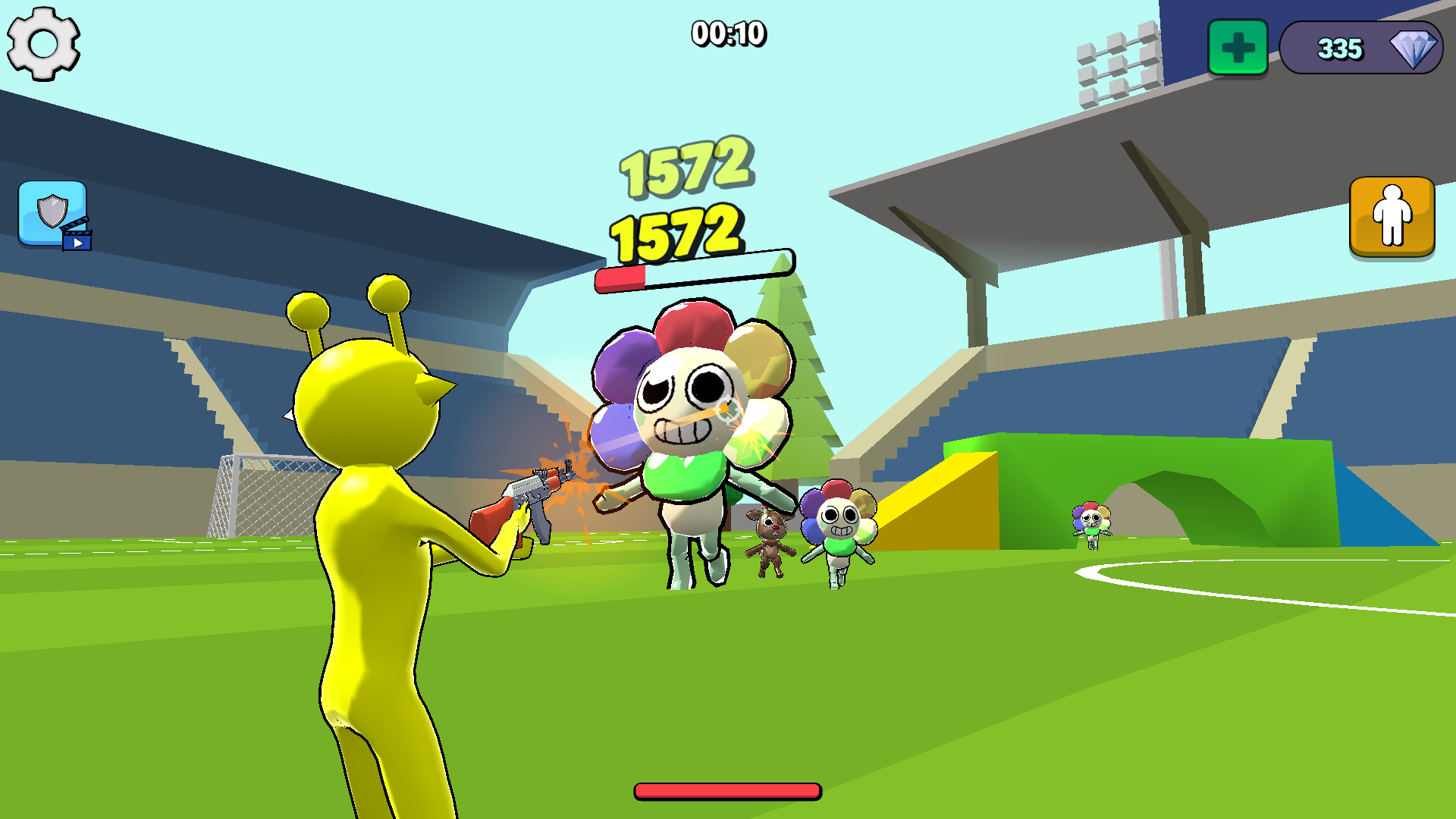Tap the red progress bar at bottom

(x=726, y=789)
